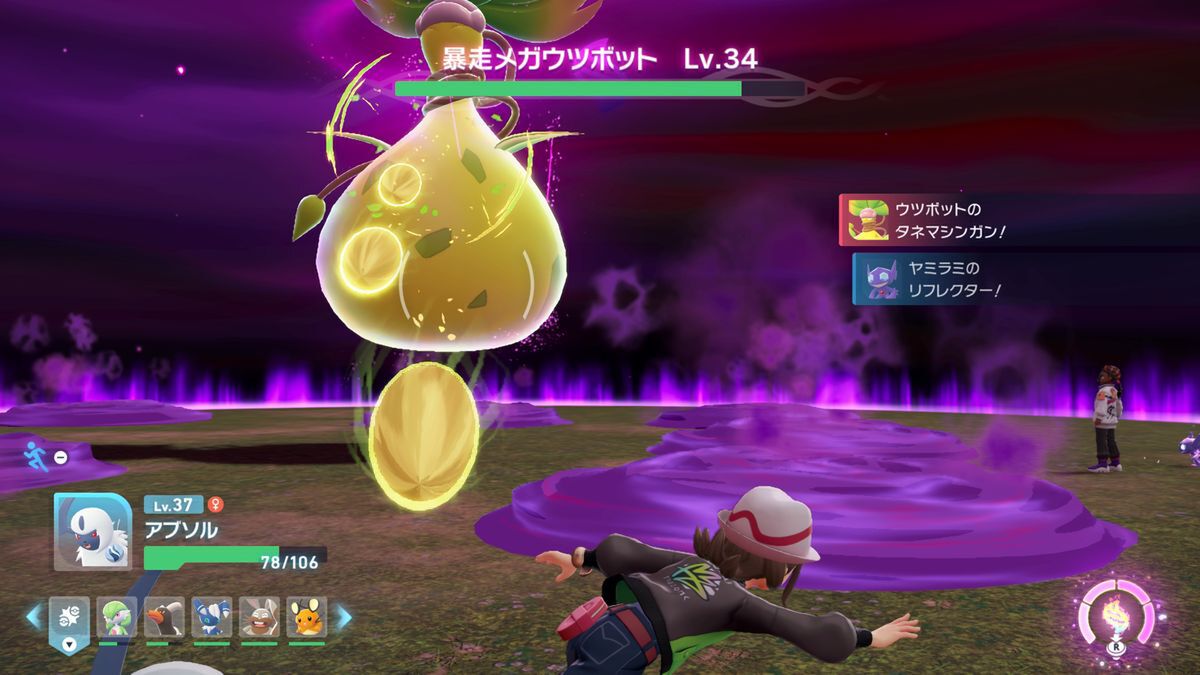The image size is (1200, 675).
Task: Click the running figure status icon
Action: tap(35, 455)
